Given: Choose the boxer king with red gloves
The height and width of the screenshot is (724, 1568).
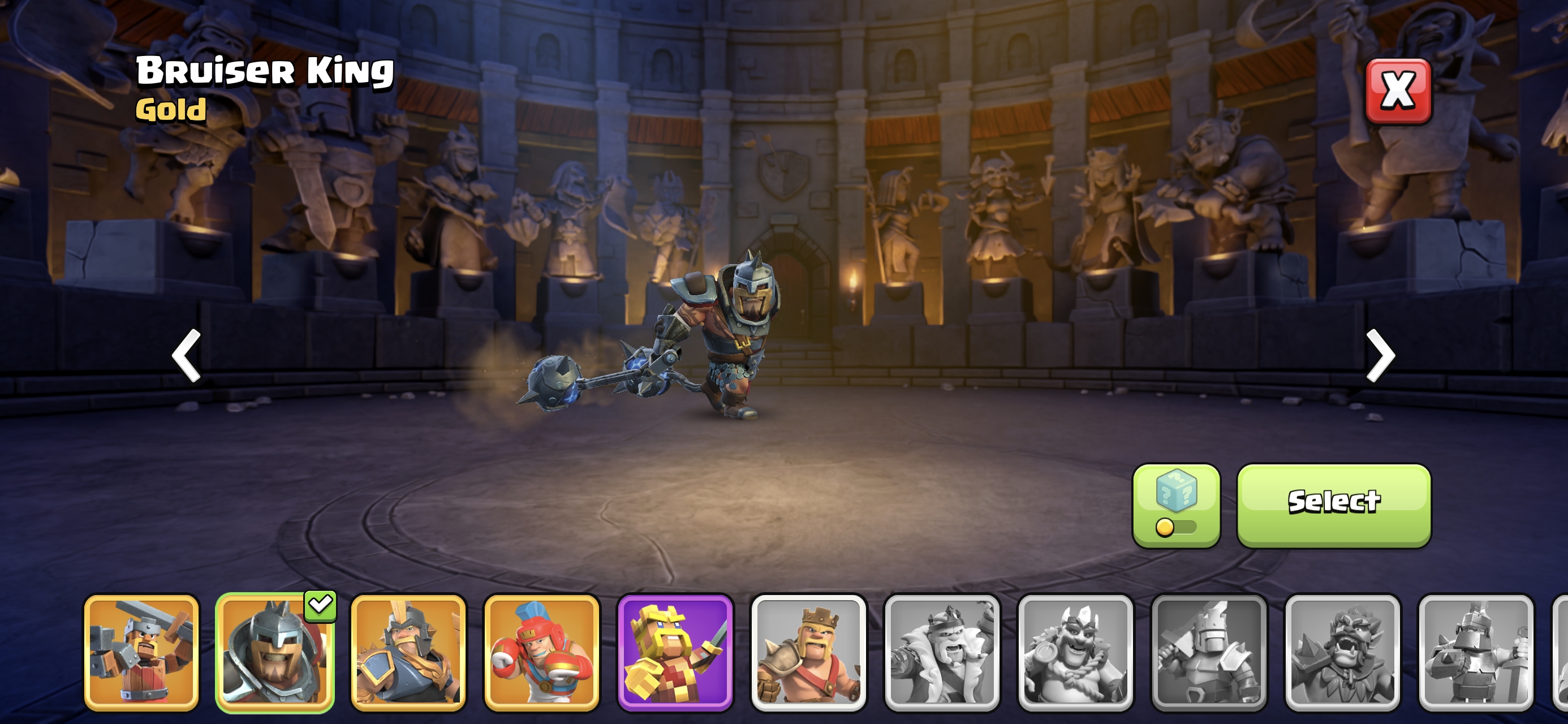Looking at the screenshot, I should (x=541, y=653).
